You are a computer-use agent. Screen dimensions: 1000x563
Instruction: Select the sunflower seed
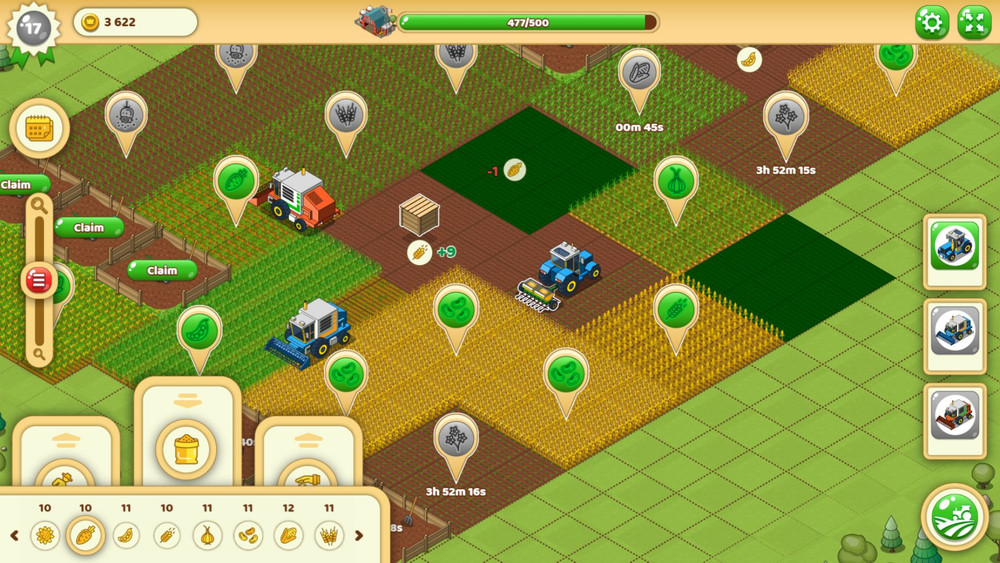[x=45, y=536]
